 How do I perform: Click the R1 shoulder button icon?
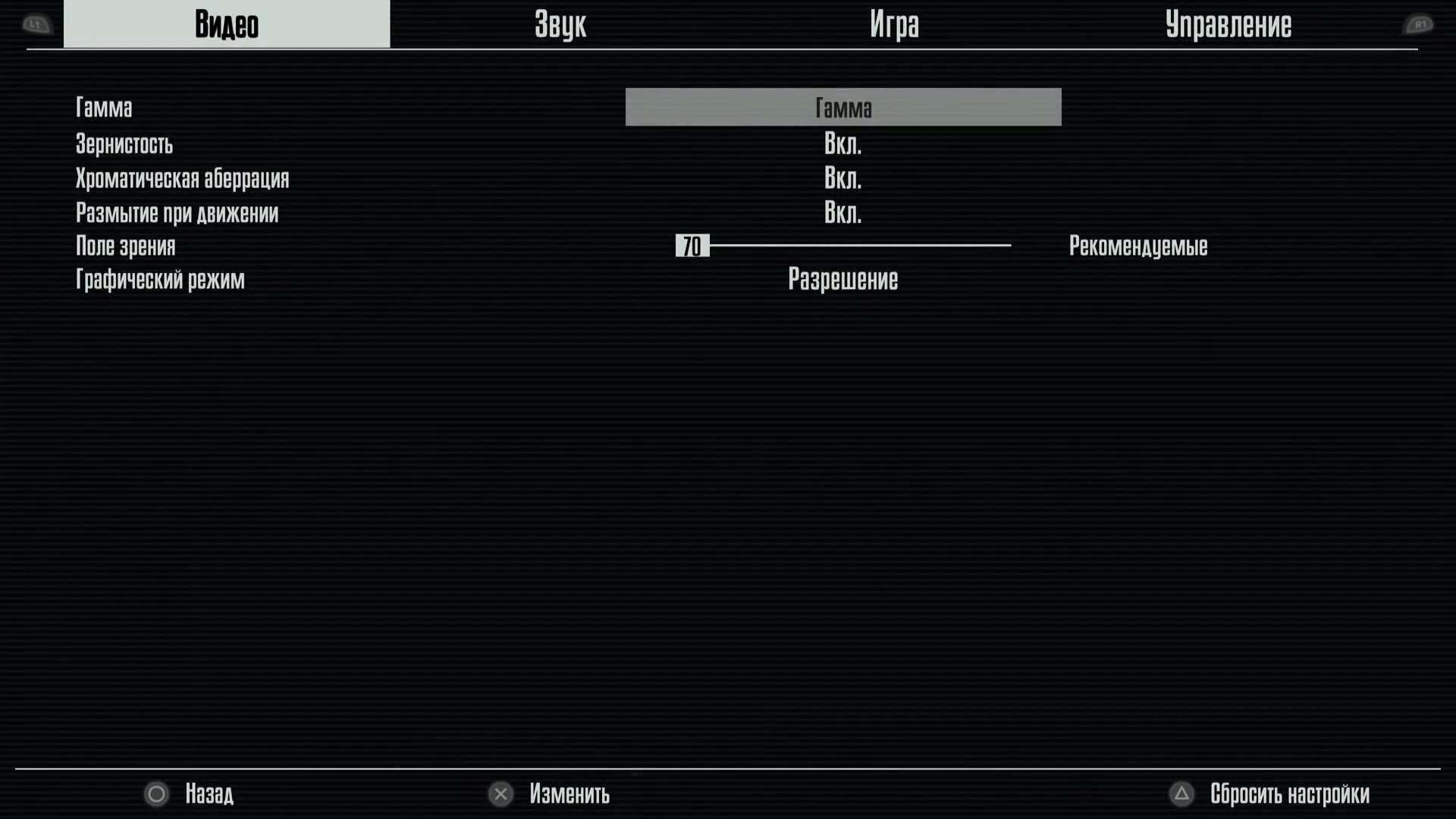pyautogui.click(x=1420, y=24)
